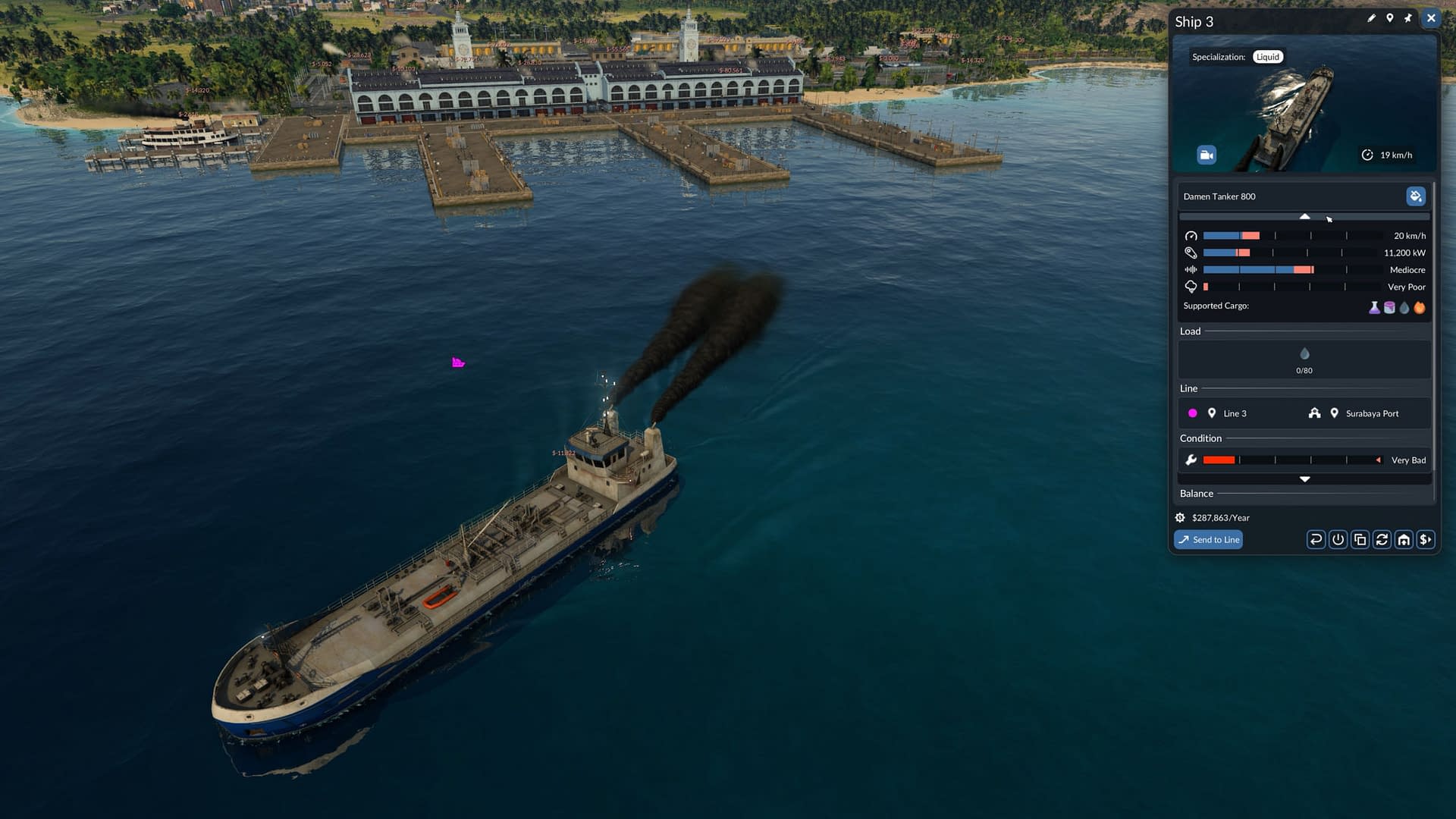Jump to Surabaya Port
The width and height of the screenshot is (1456, 819).
coord(1371,413)
